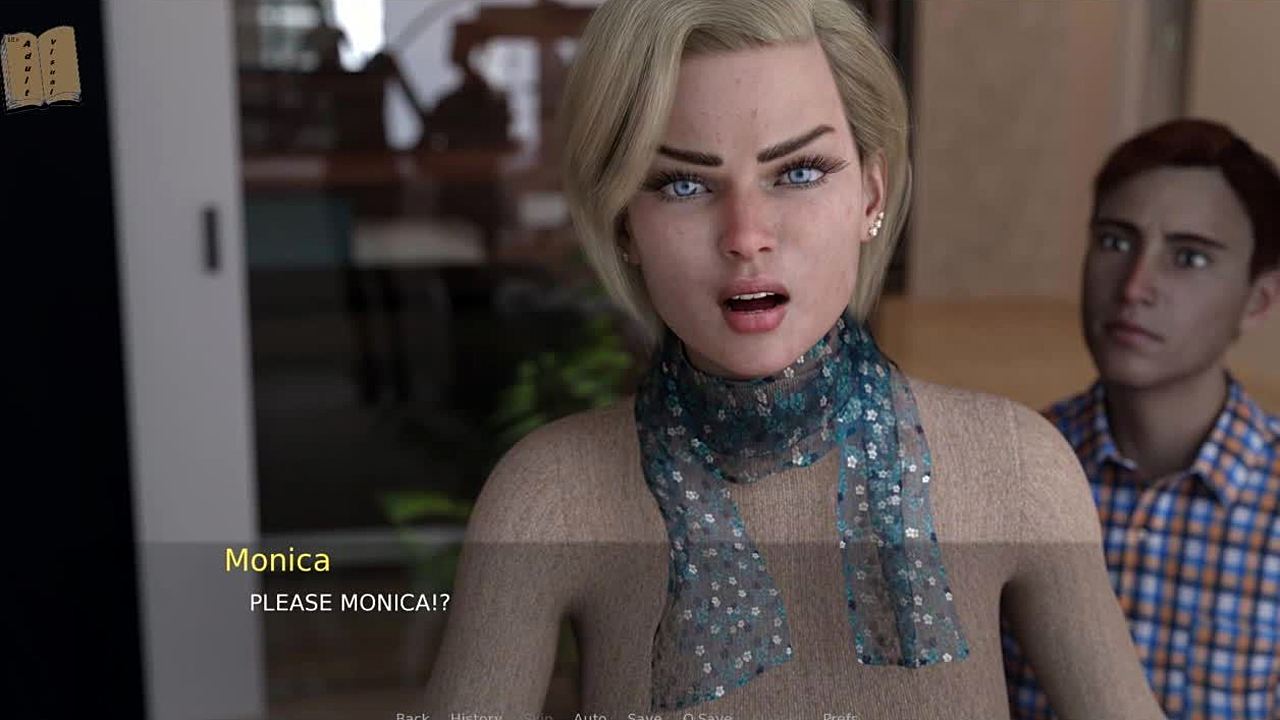Open the Prefs menu
The image size is (1280, 720).
coord(841,716)
